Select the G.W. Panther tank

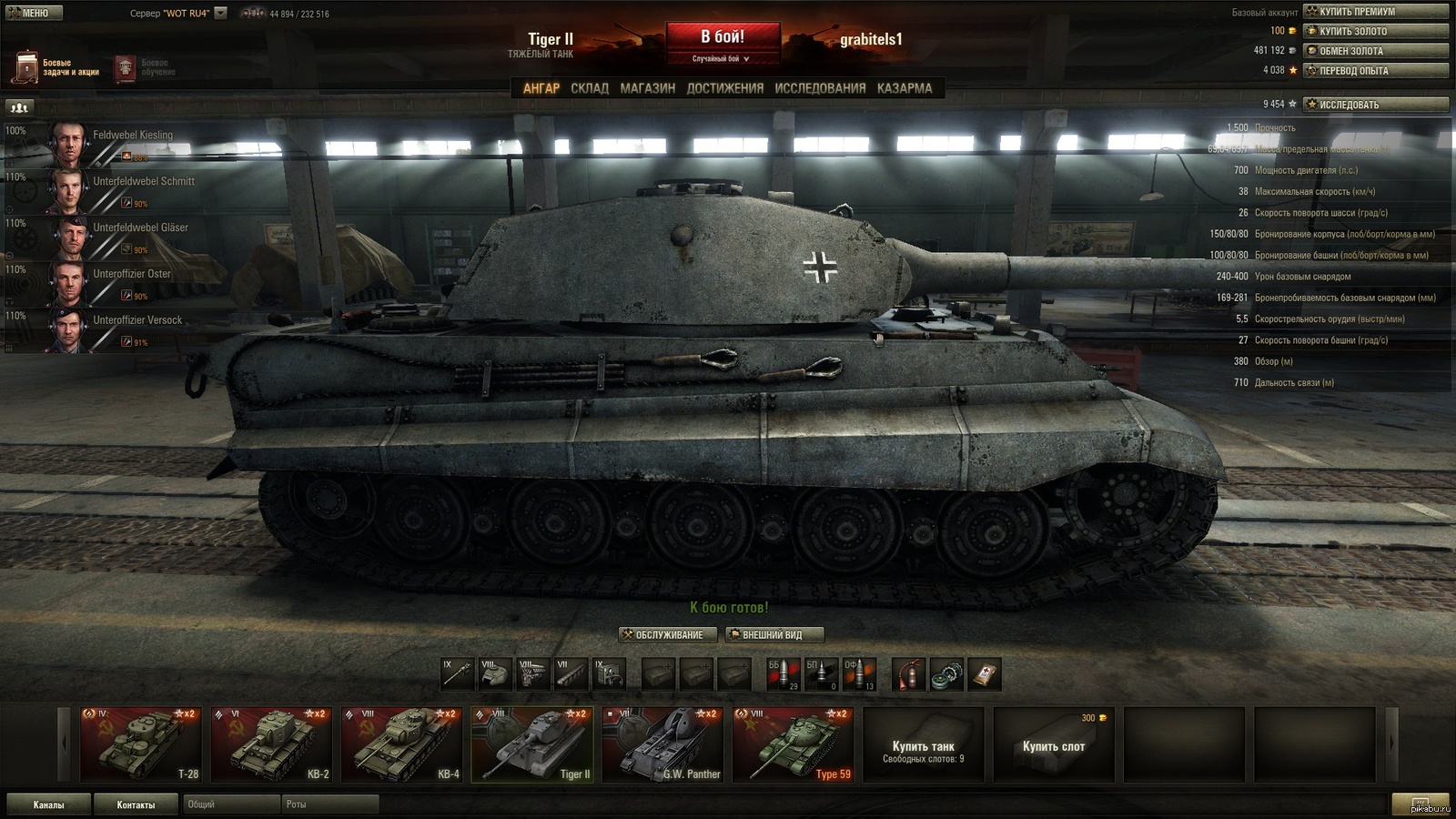click(662, 744)
